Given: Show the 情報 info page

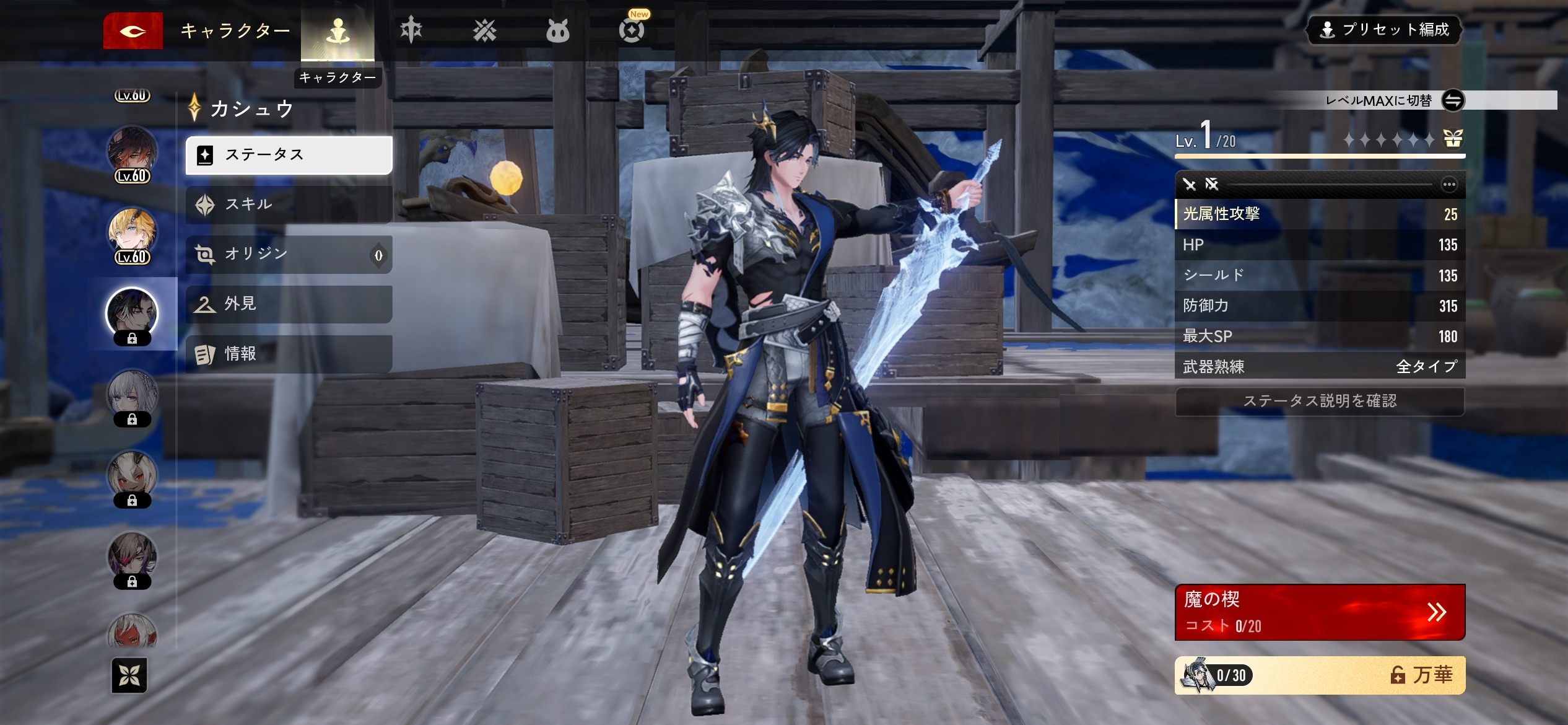Looking at the screenshot, I should tap(289, 354).
